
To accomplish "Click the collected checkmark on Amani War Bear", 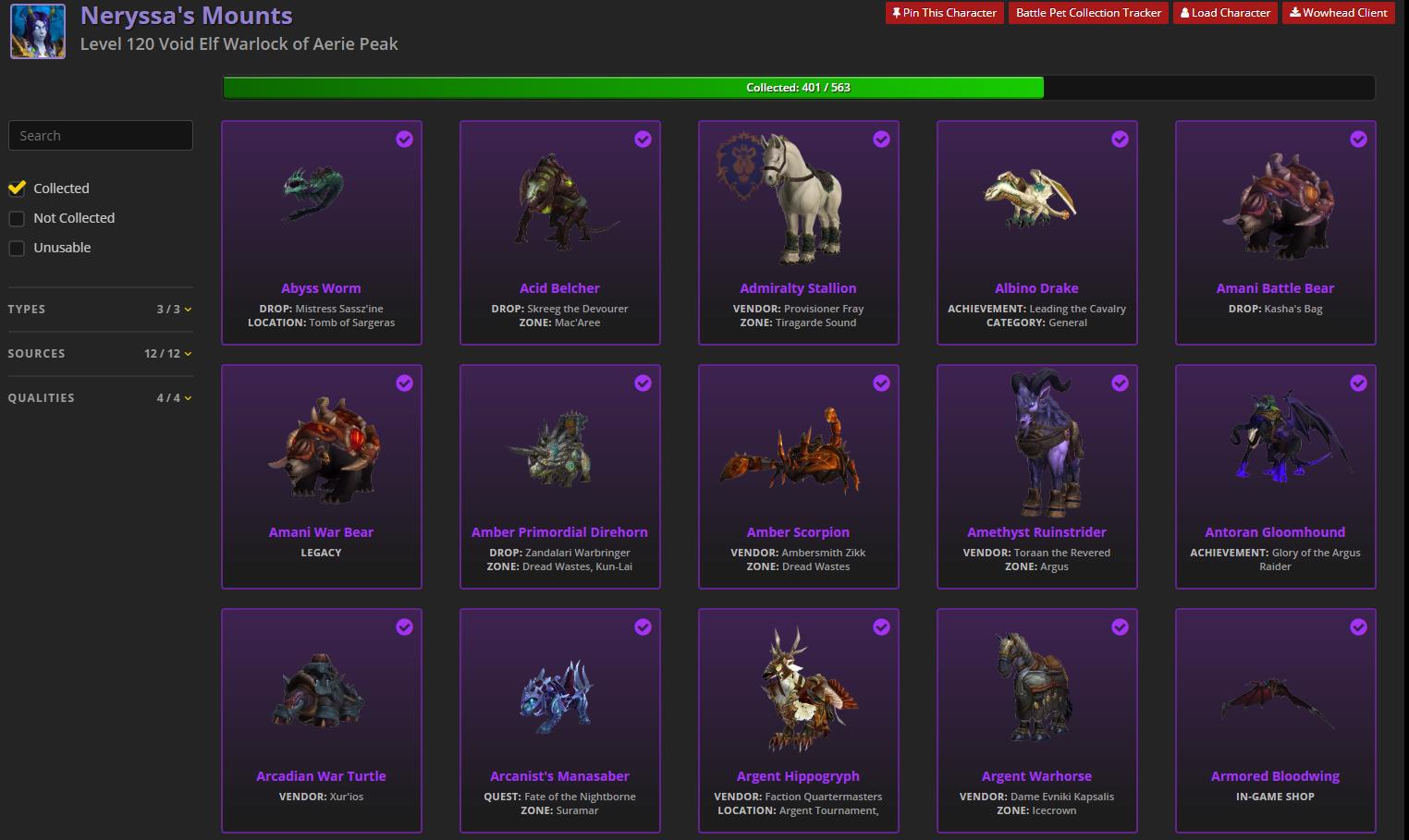I will pyautogui.click(x=404, y=383).
